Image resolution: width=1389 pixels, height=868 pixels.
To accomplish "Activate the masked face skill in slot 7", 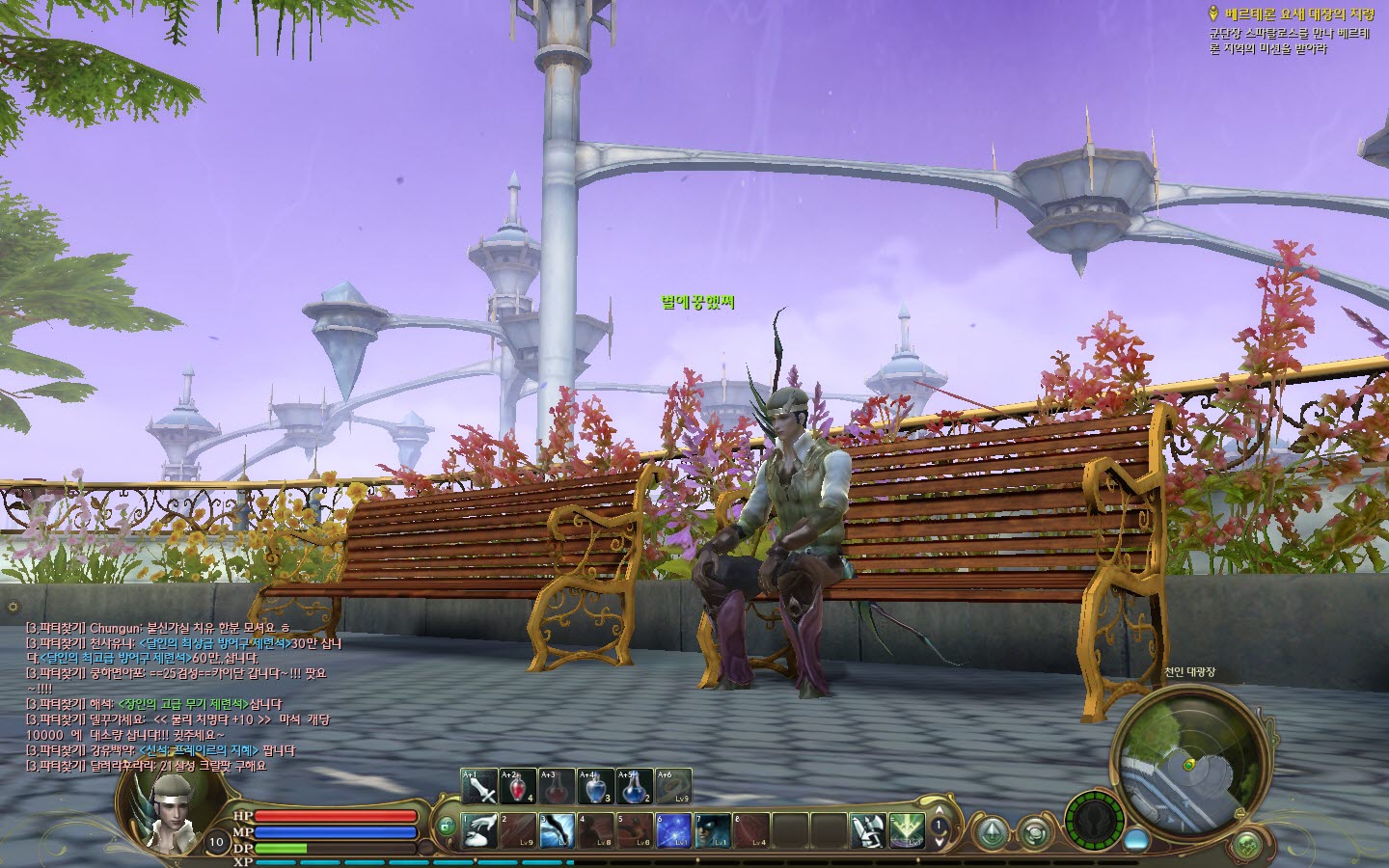I will (x=712, y=831).
